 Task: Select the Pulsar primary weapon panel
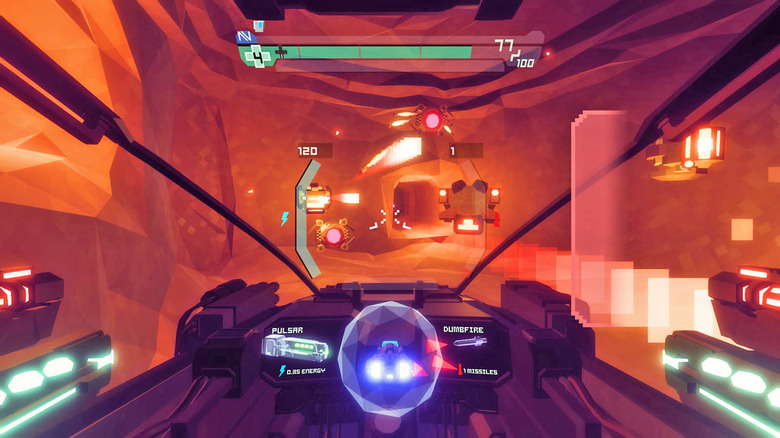tap(295, 348)
